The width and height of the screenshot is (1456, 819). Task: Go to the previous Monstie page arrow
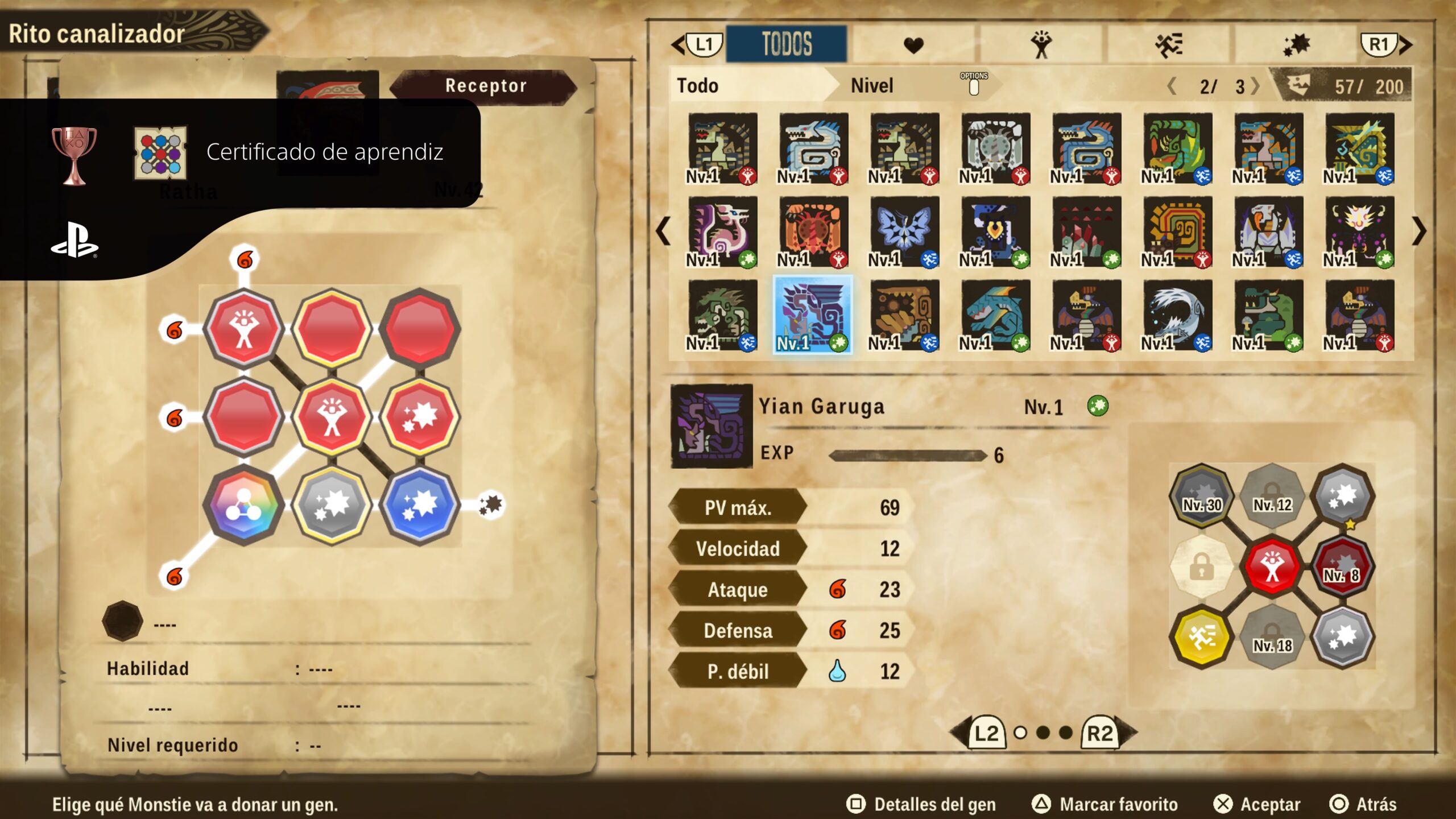pos(663,231)
